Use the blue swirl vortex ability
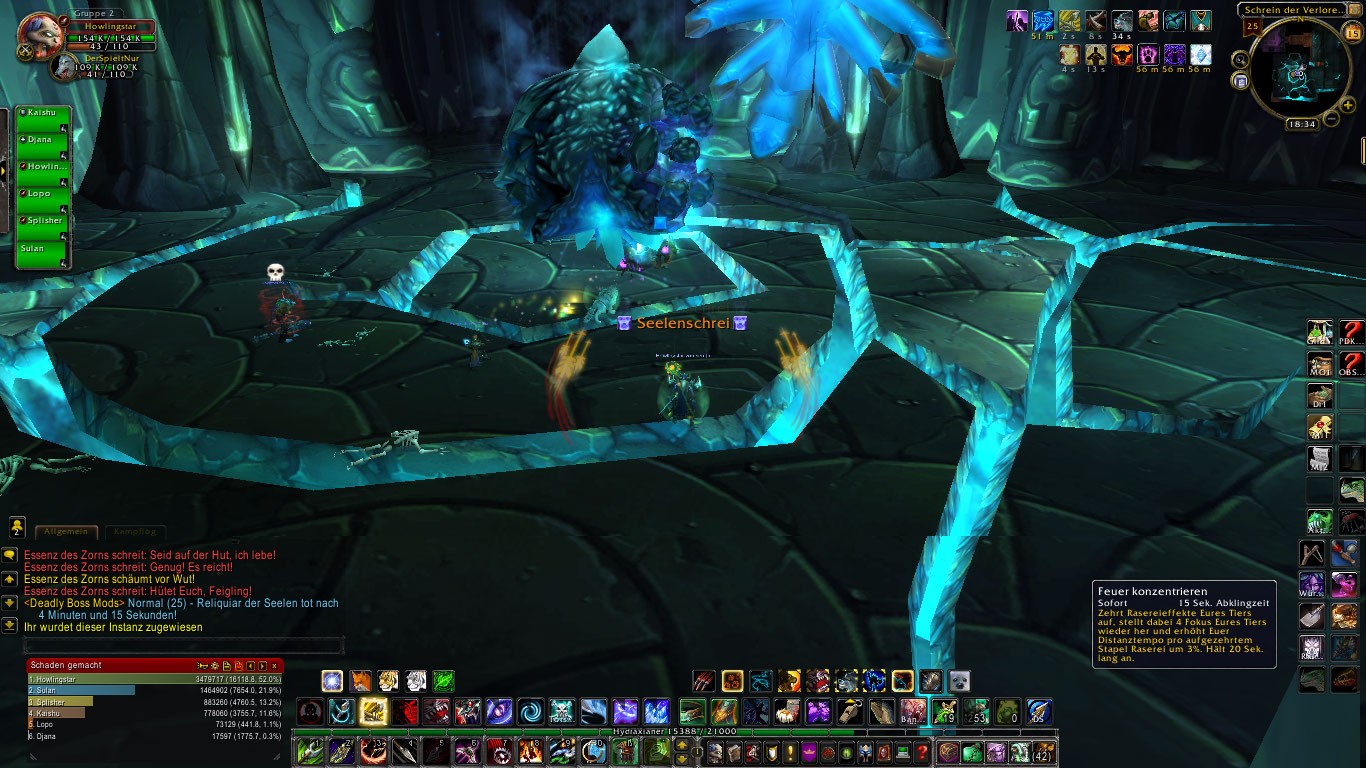 [x=530, y=712]
